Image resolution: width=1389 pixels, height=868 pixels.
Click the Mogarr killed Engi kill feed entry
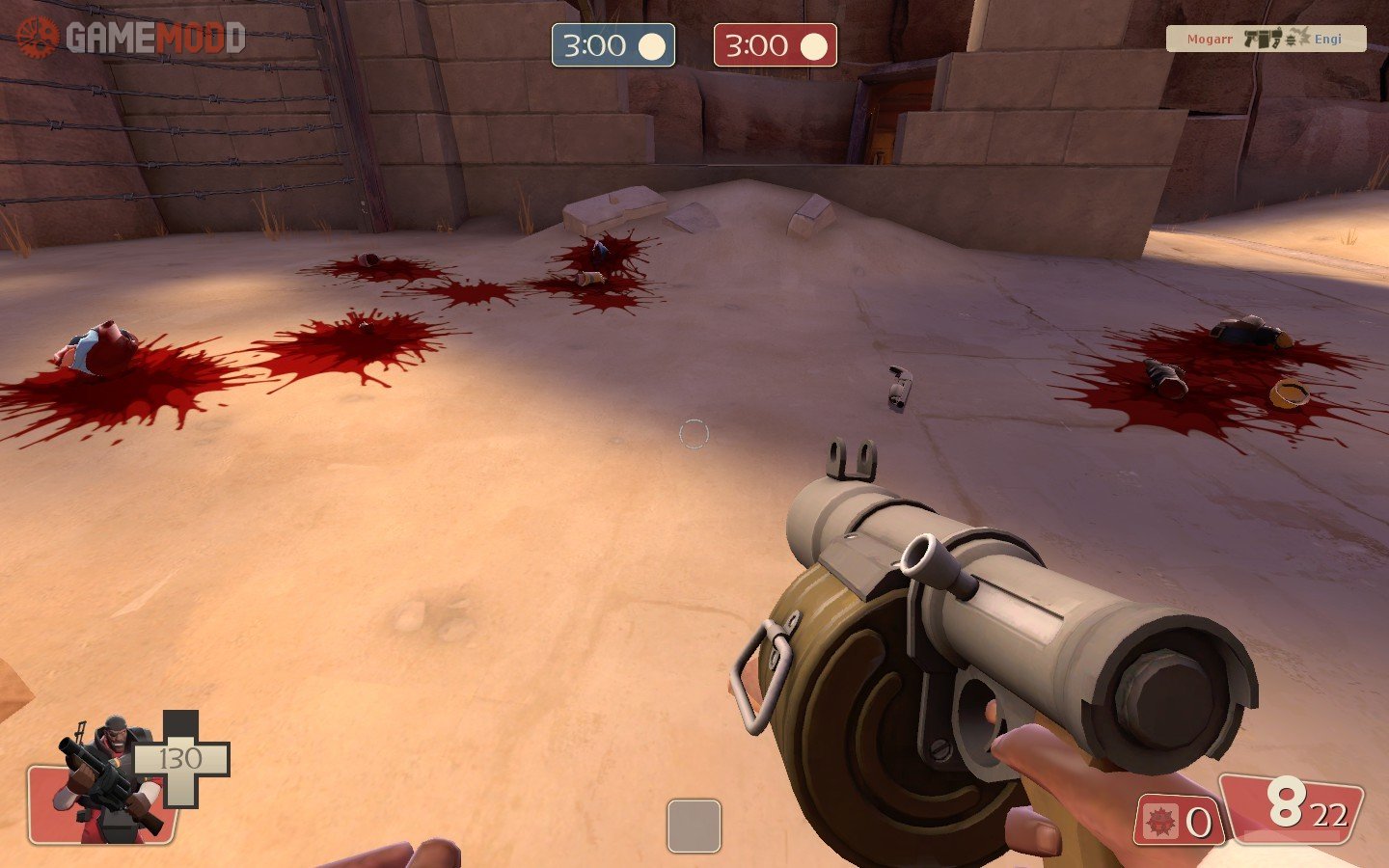1266,39
